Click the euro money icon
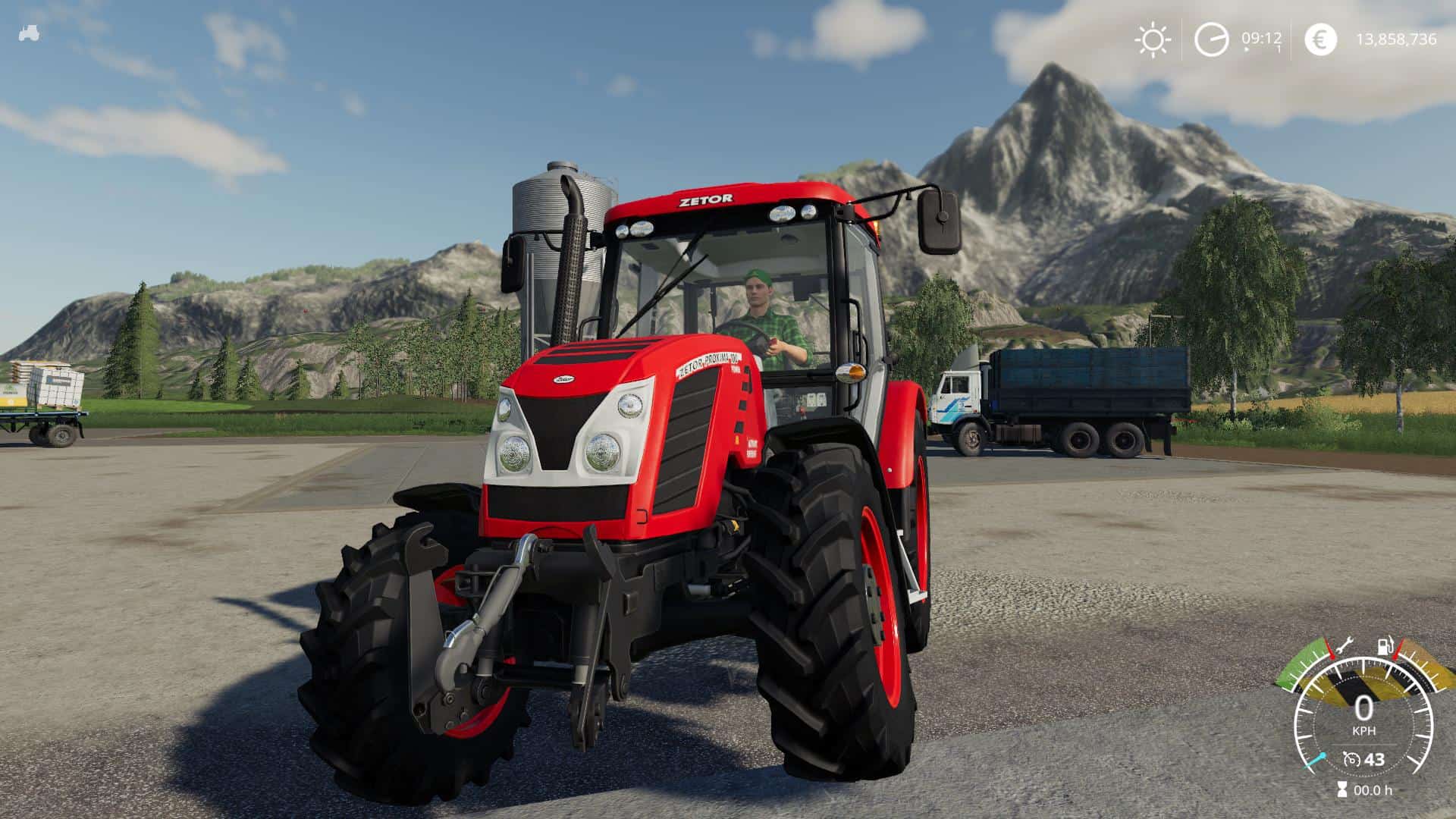This screenshot has height=819, width=1456. pyautogui.click(x=1321, y=39)
